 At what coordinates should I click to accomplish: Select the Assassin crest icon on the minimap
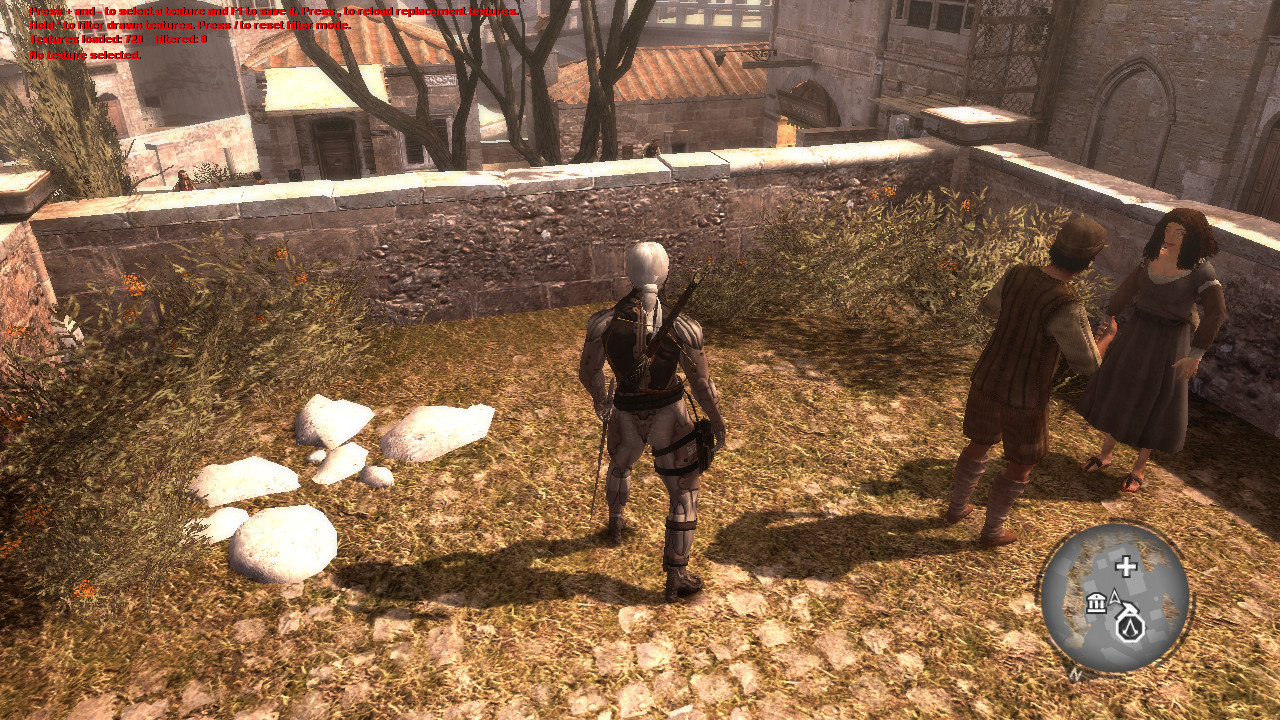[1131, 628]
